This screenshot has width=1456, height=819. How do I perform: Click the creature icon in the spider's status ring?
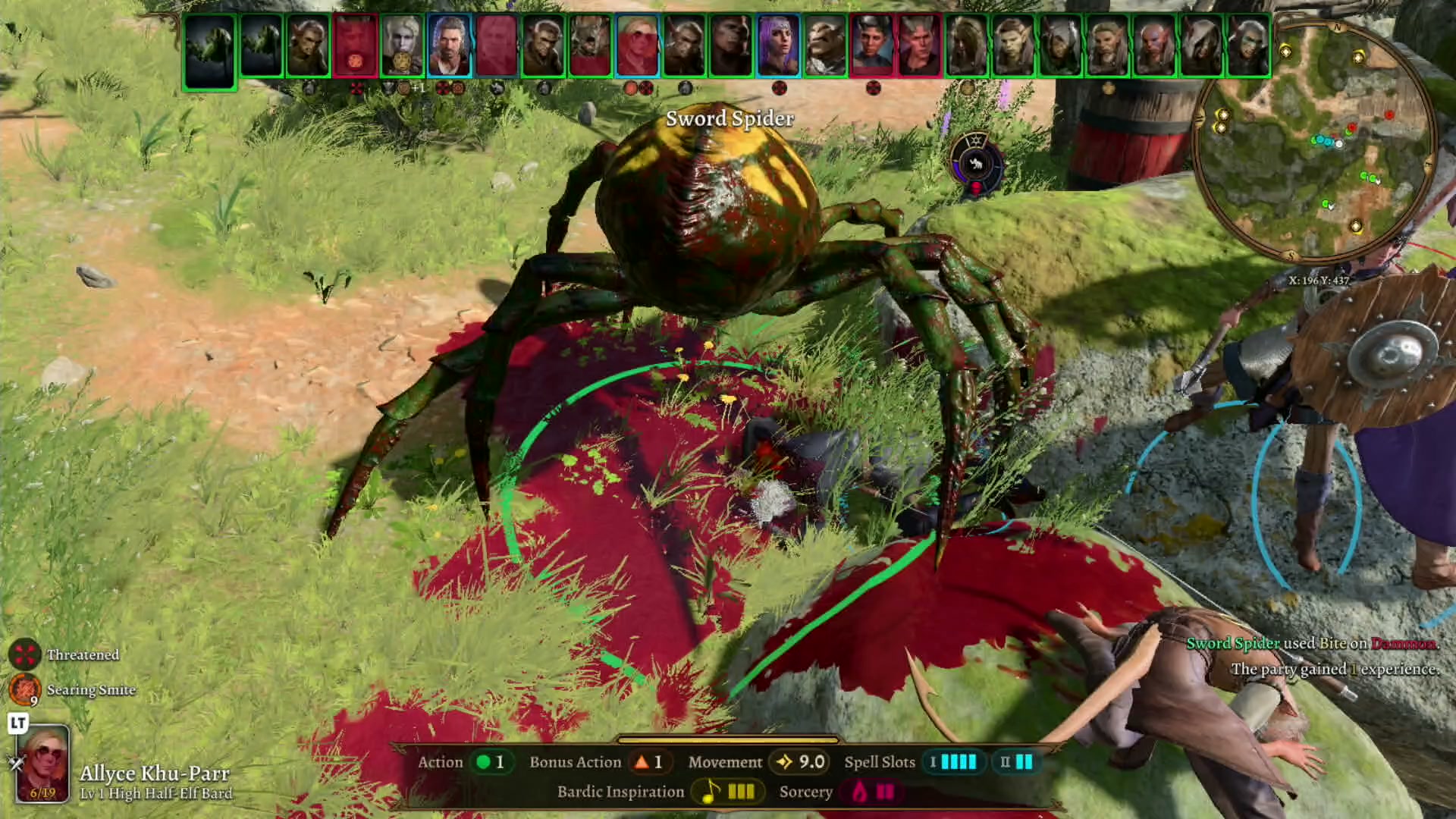[976, 165]
